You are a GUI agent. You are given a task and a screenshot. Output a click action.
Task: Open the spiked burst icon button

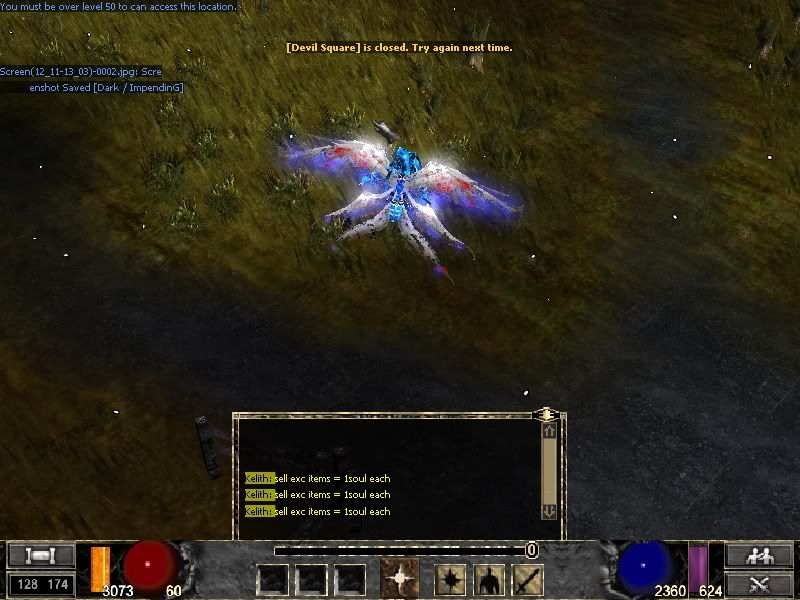click(x=450, y=579)
